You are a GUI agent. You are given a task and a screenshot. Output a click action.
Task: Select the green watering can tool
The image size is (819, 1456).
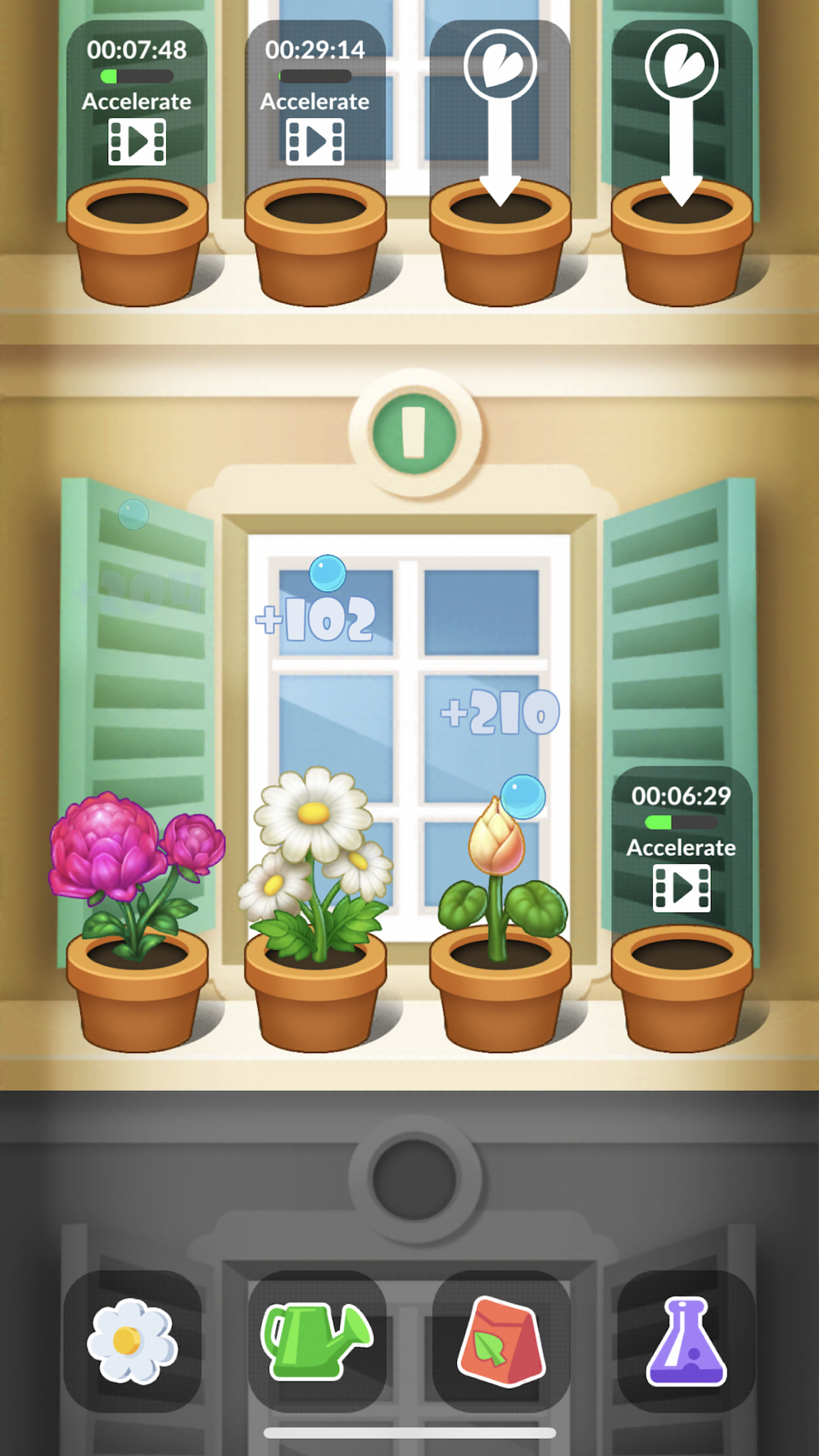316,1341
